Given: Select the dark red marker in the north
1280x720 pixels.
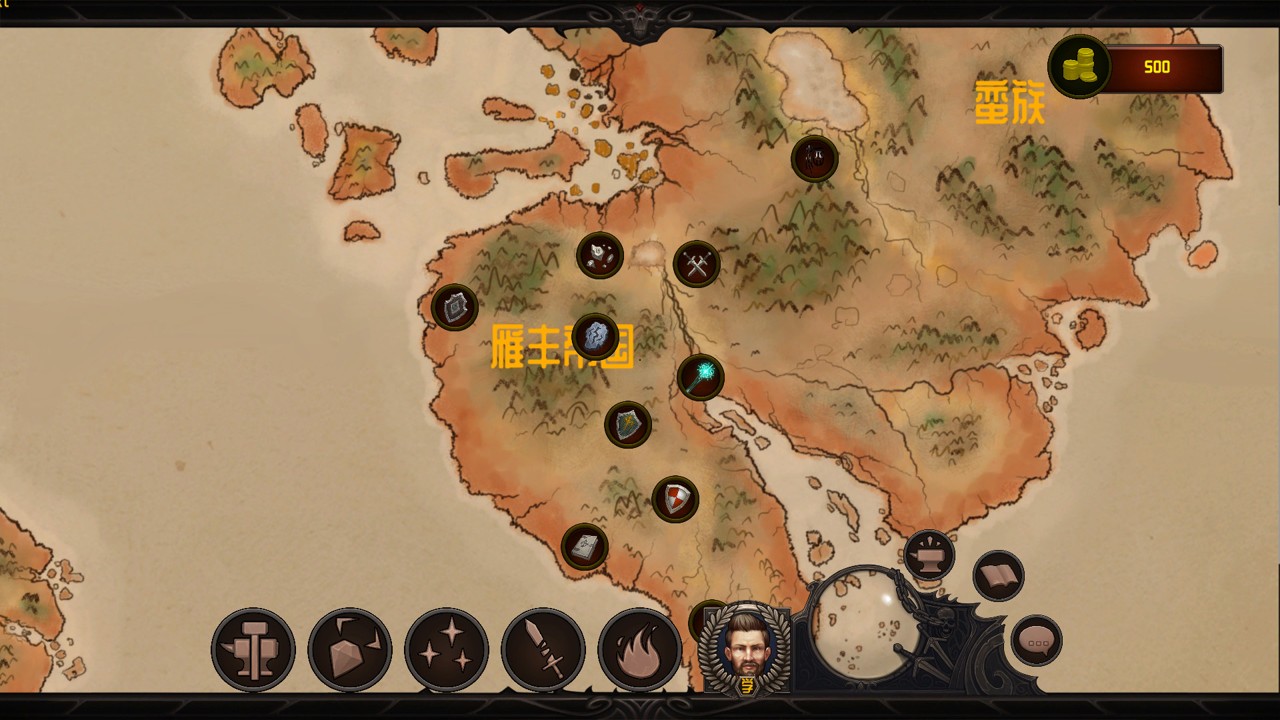Looking at the screenshot, I should (815, 158).
